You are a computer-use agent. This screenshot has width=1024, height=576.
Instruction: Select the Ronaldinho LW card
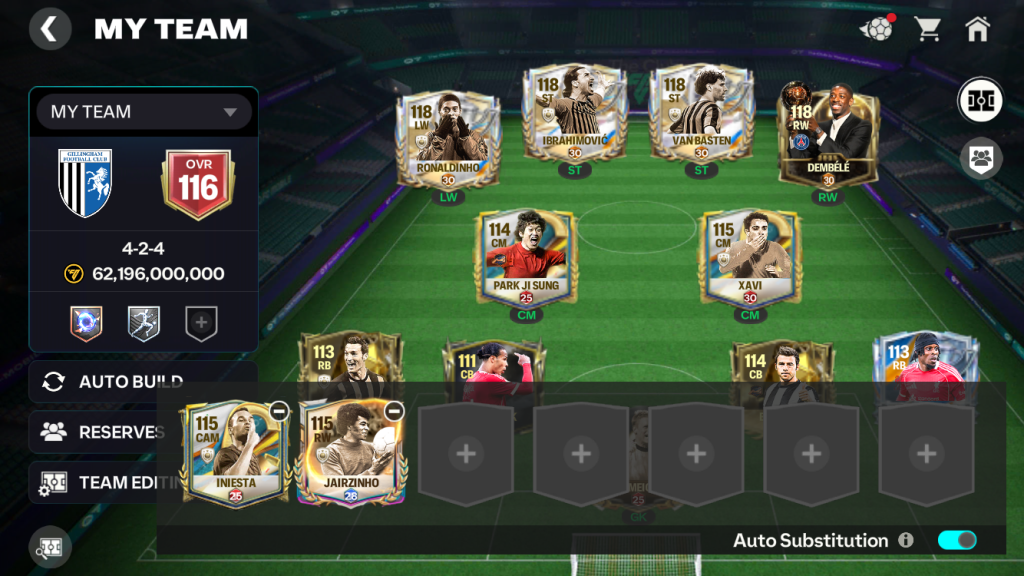pos(448,140)
